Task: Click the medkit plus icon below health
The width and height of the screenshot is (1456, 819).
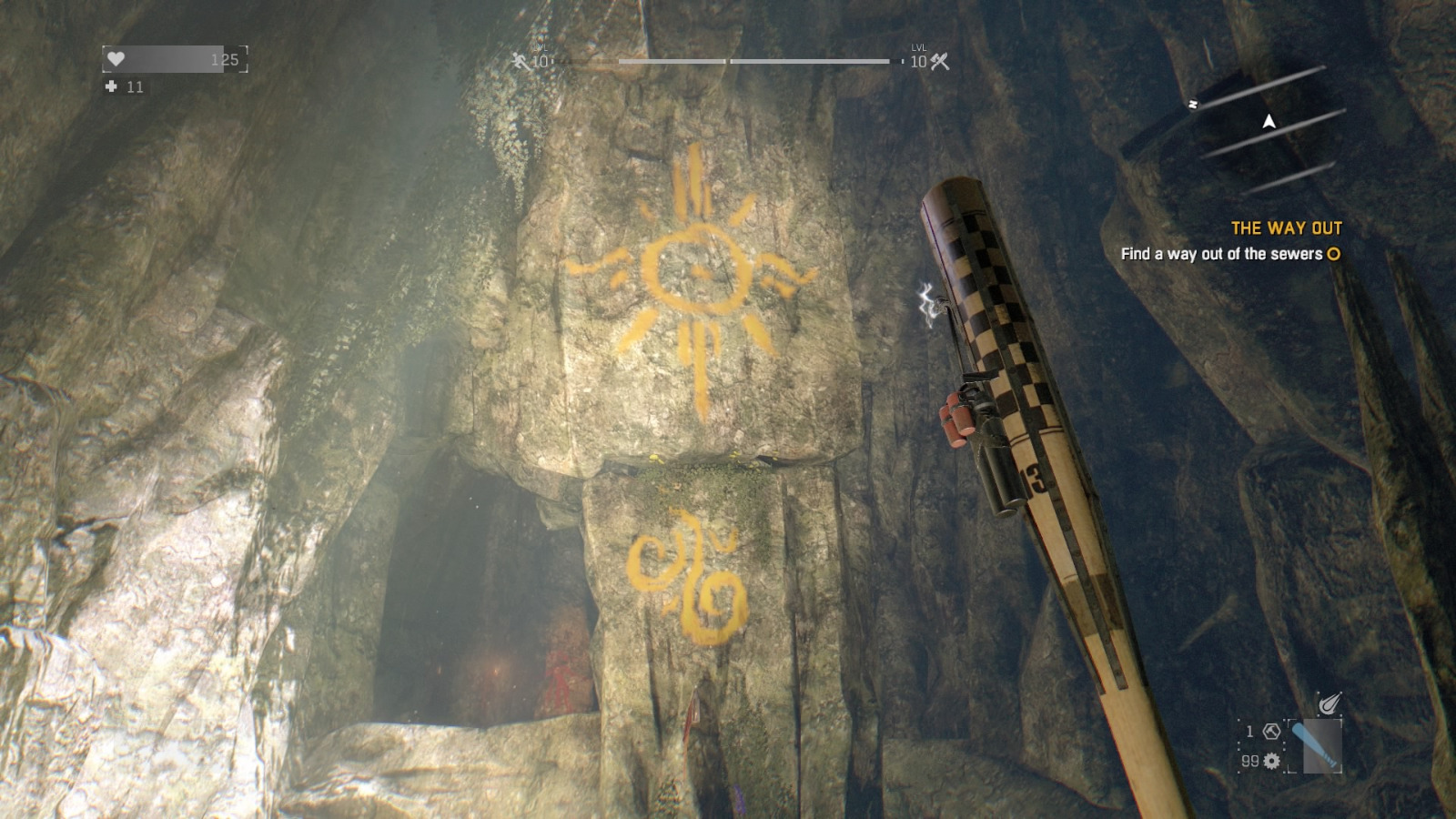Action: point(111,87)
